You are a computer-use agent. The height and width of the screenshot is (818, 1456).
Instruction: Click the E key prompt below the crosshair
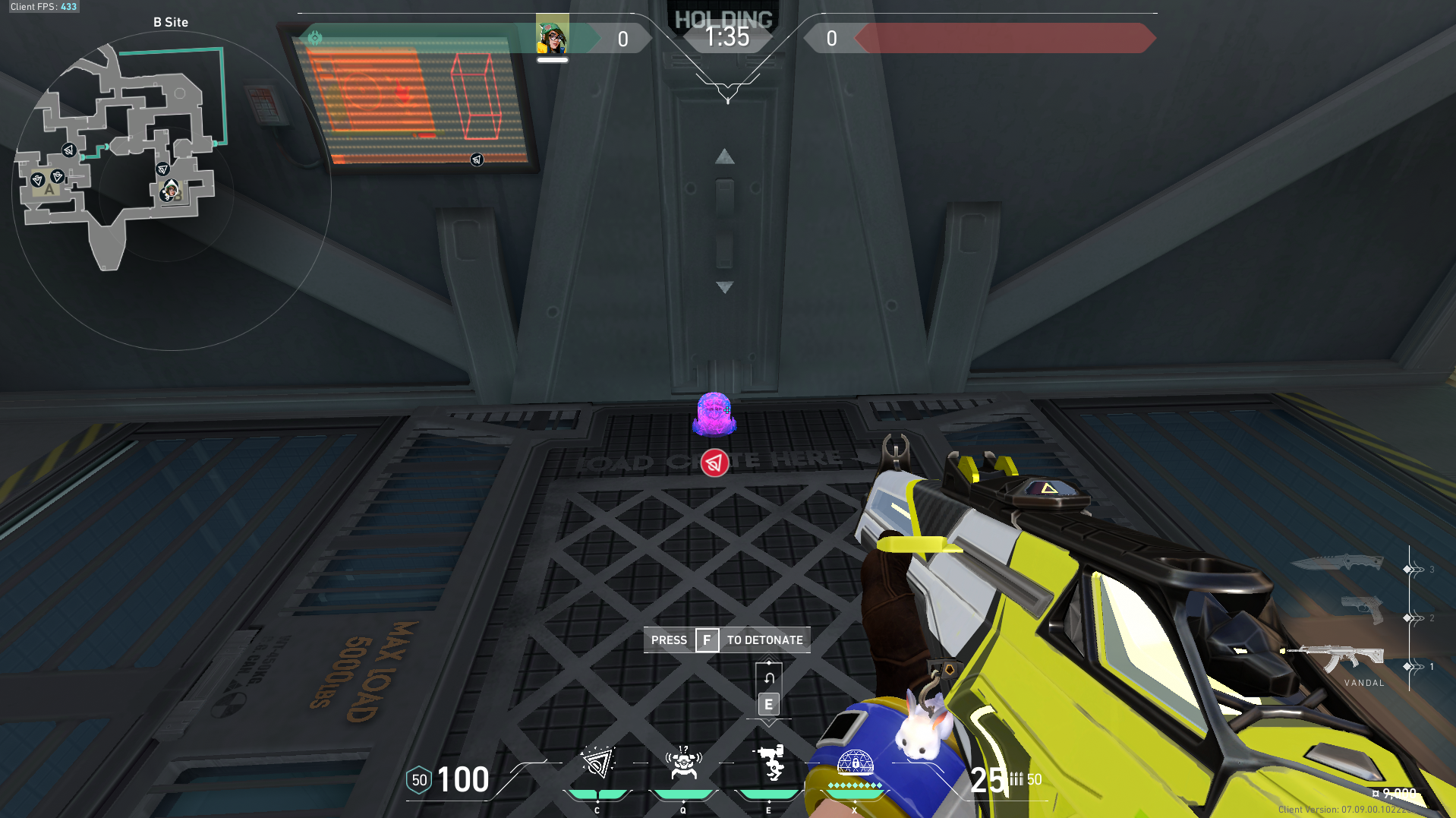tap(767, 704)
